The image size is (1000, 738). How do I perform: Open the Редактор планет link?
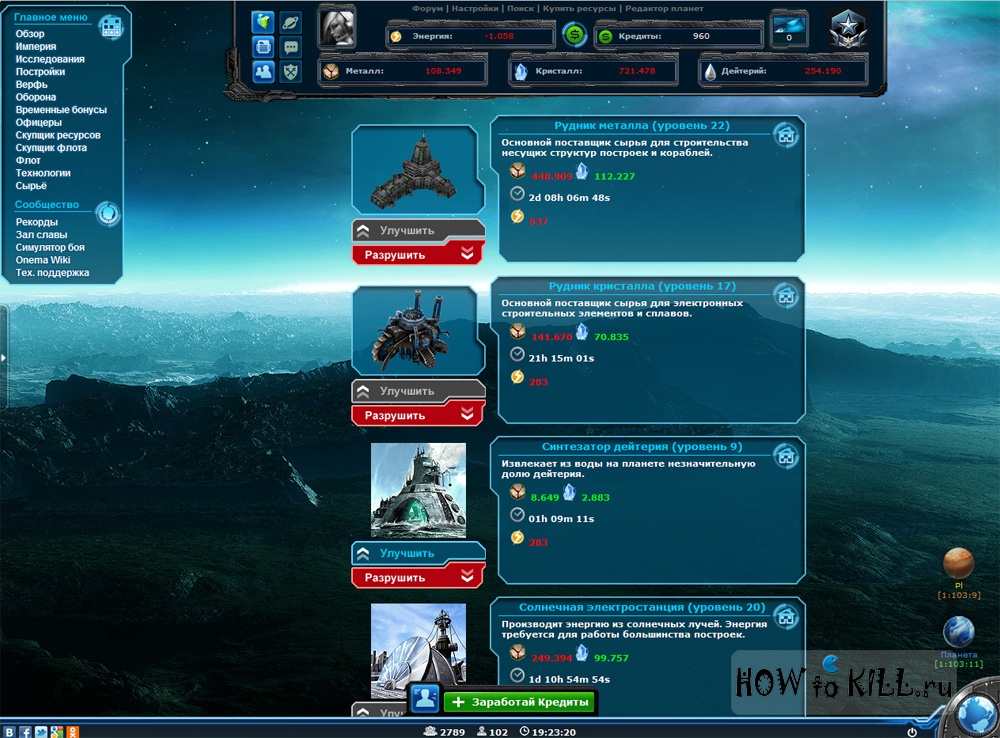coord(665,8)
